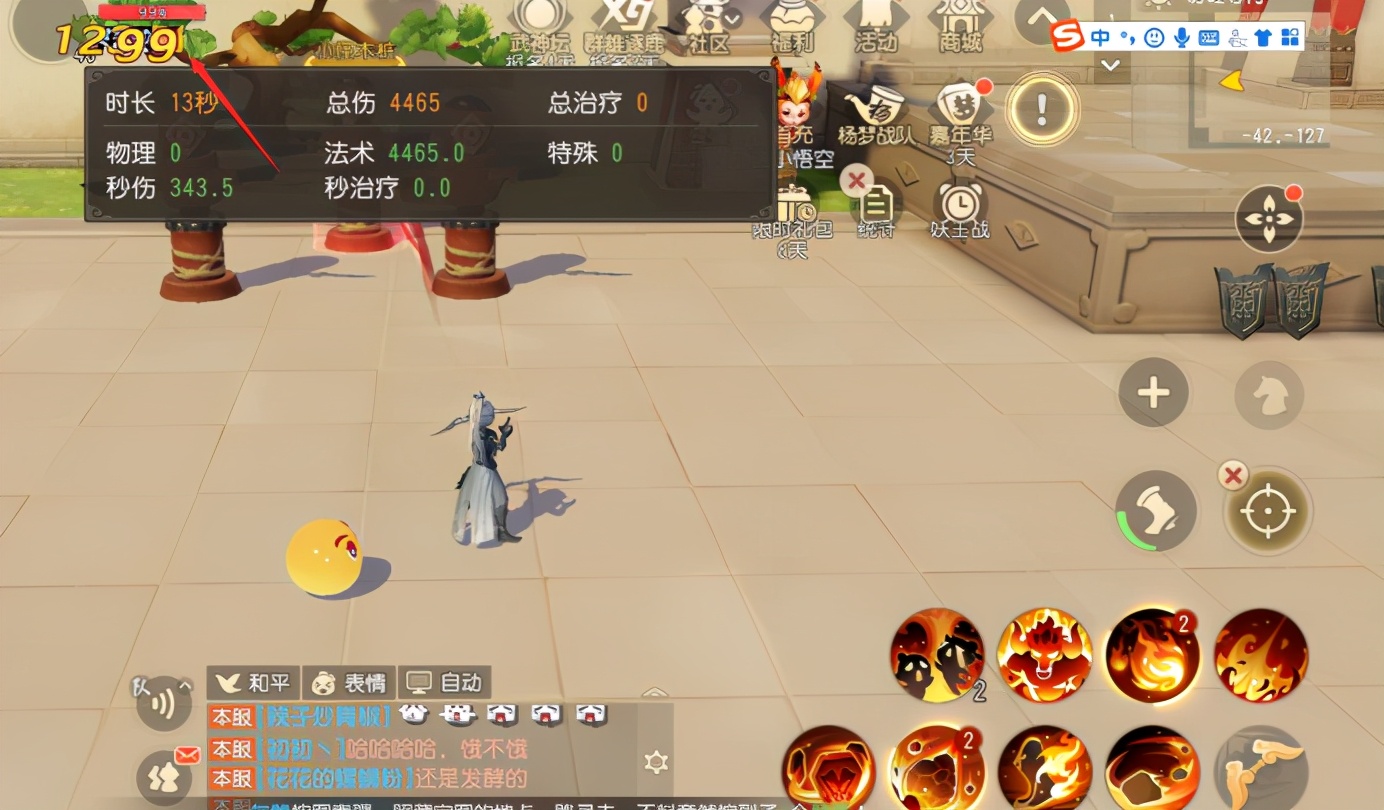The width and height of the screenshot is (1384, 810).
Task: Tap the four-petal flower button
Action: [x=1267, y=218]
